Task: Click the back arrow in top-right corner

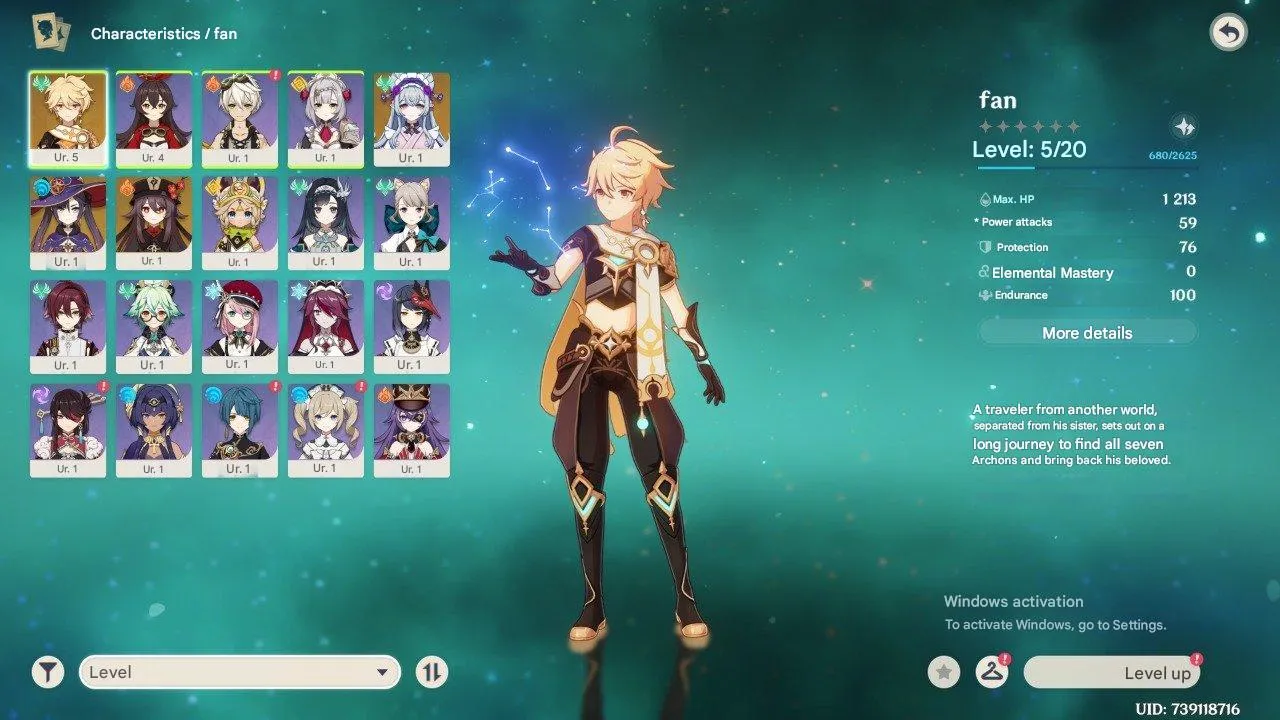Action: pos(1228,32)
